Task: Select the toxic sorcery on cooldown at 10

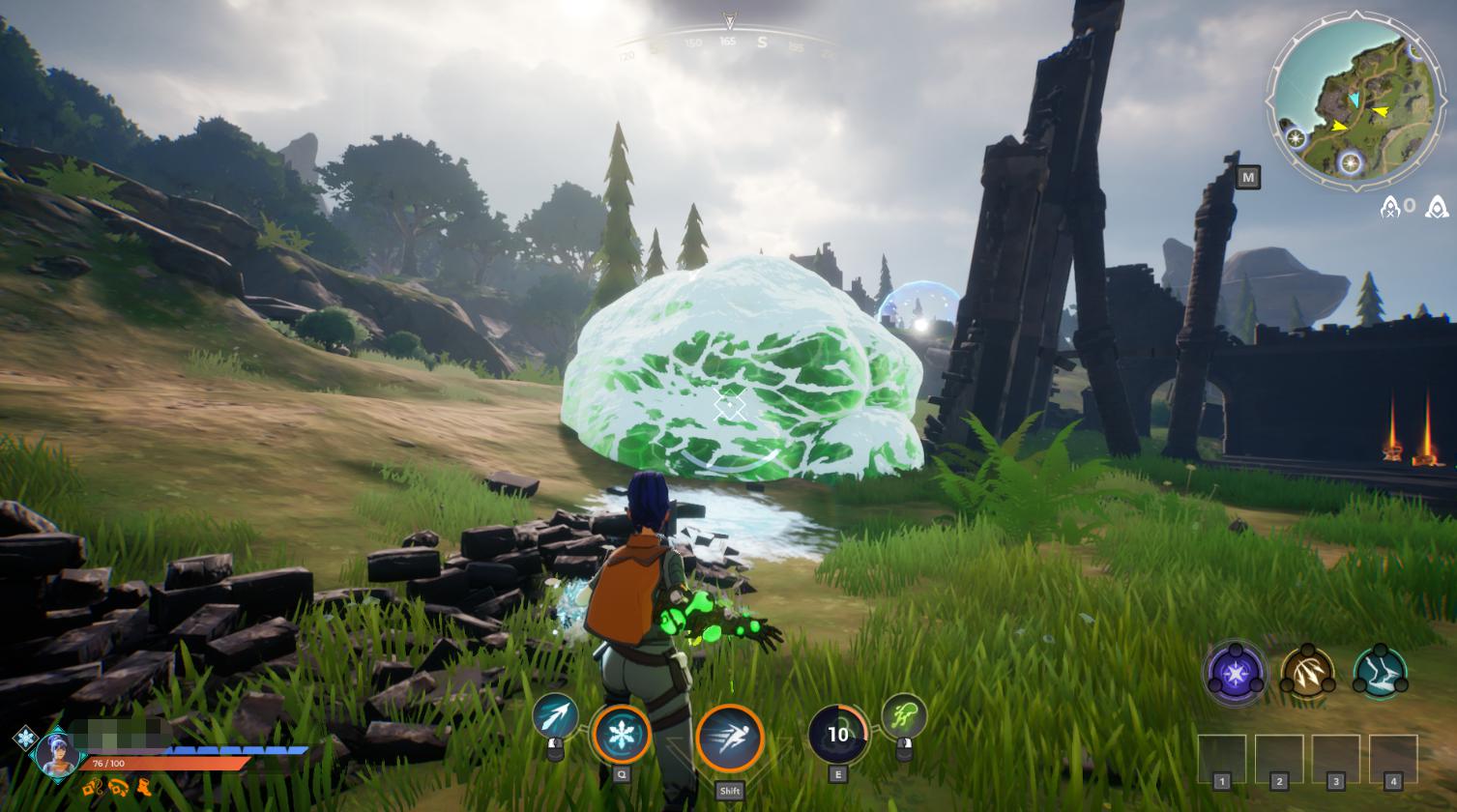Action: click(837, 735)
